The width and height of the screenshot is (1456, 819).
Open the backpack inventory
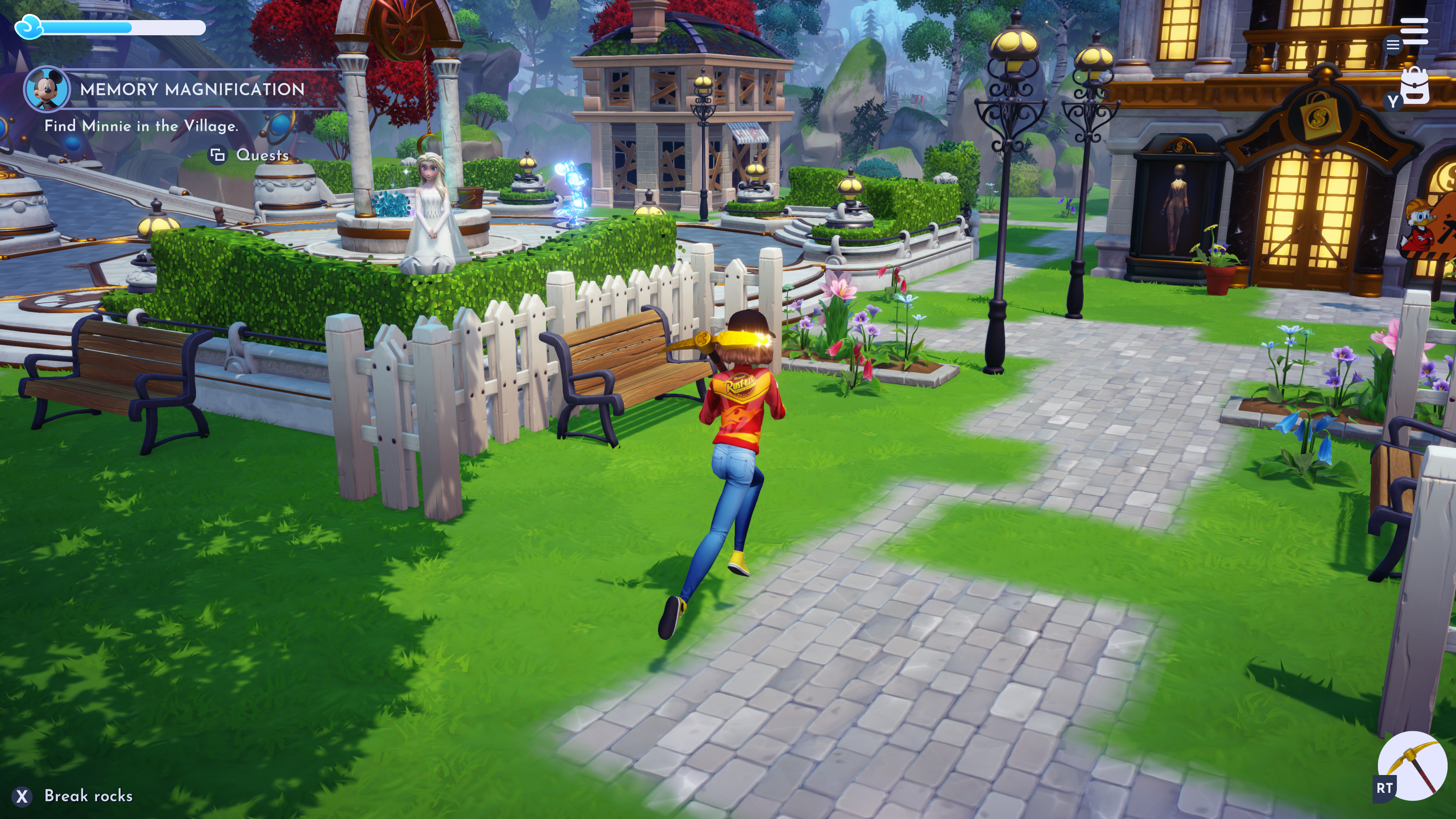point(1415,86)
